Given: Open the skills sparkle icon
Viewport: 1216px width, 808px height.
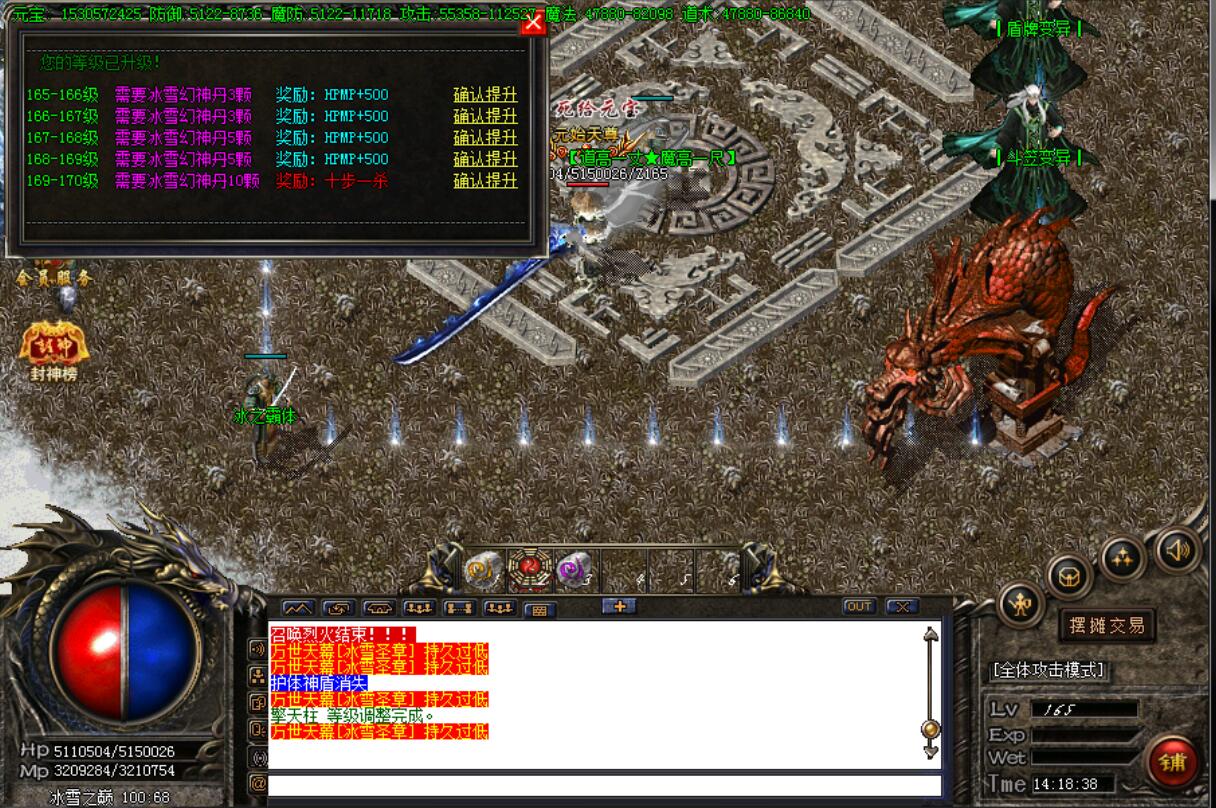Looking at the screenshot, I should coord(1122,559).
